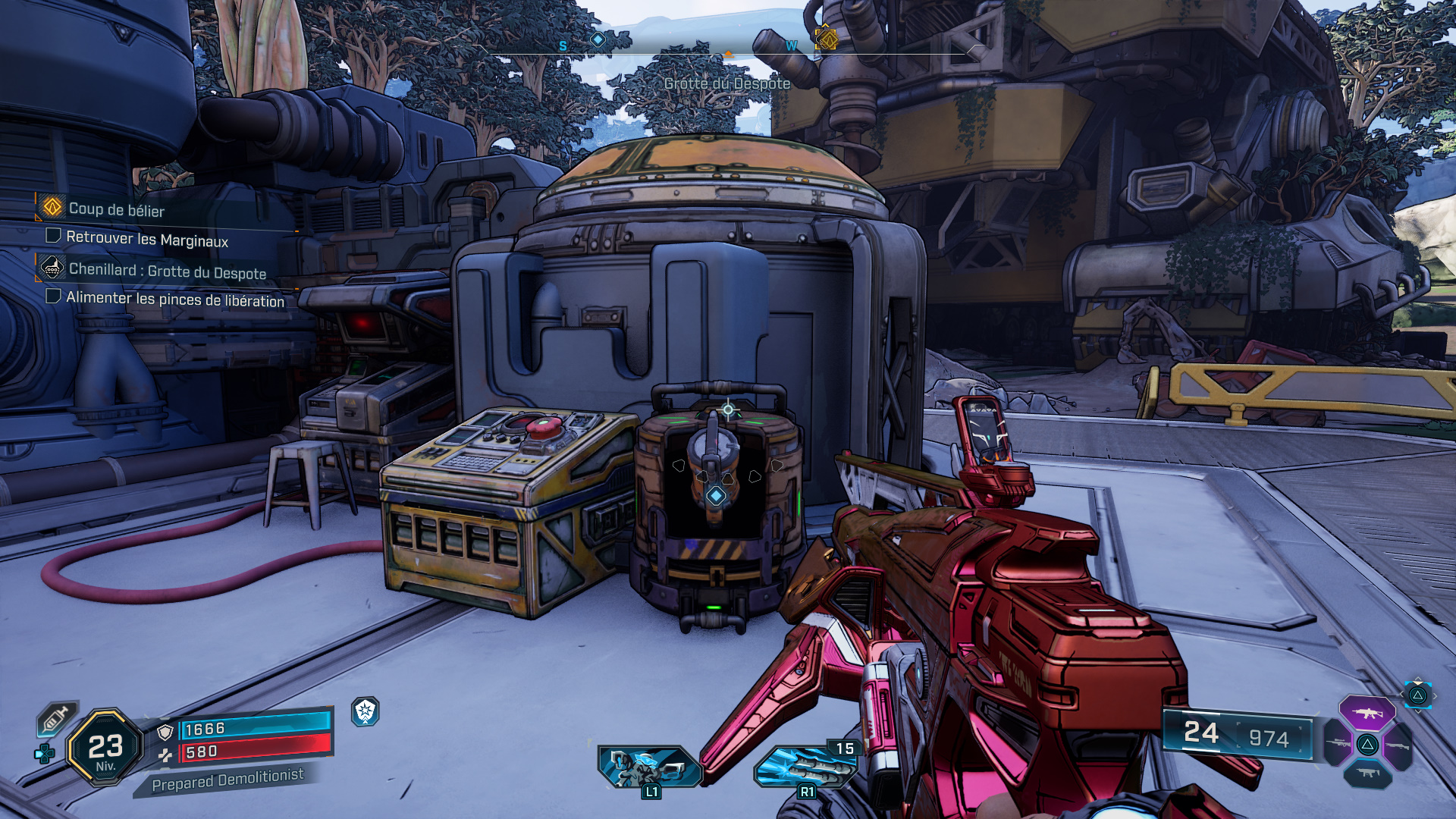The width and height of the screenshot is (1456, 819).
Task: Expand the right chevron next to the triangle indicator
Action: pyautogui.click(x=1436, y=696)
